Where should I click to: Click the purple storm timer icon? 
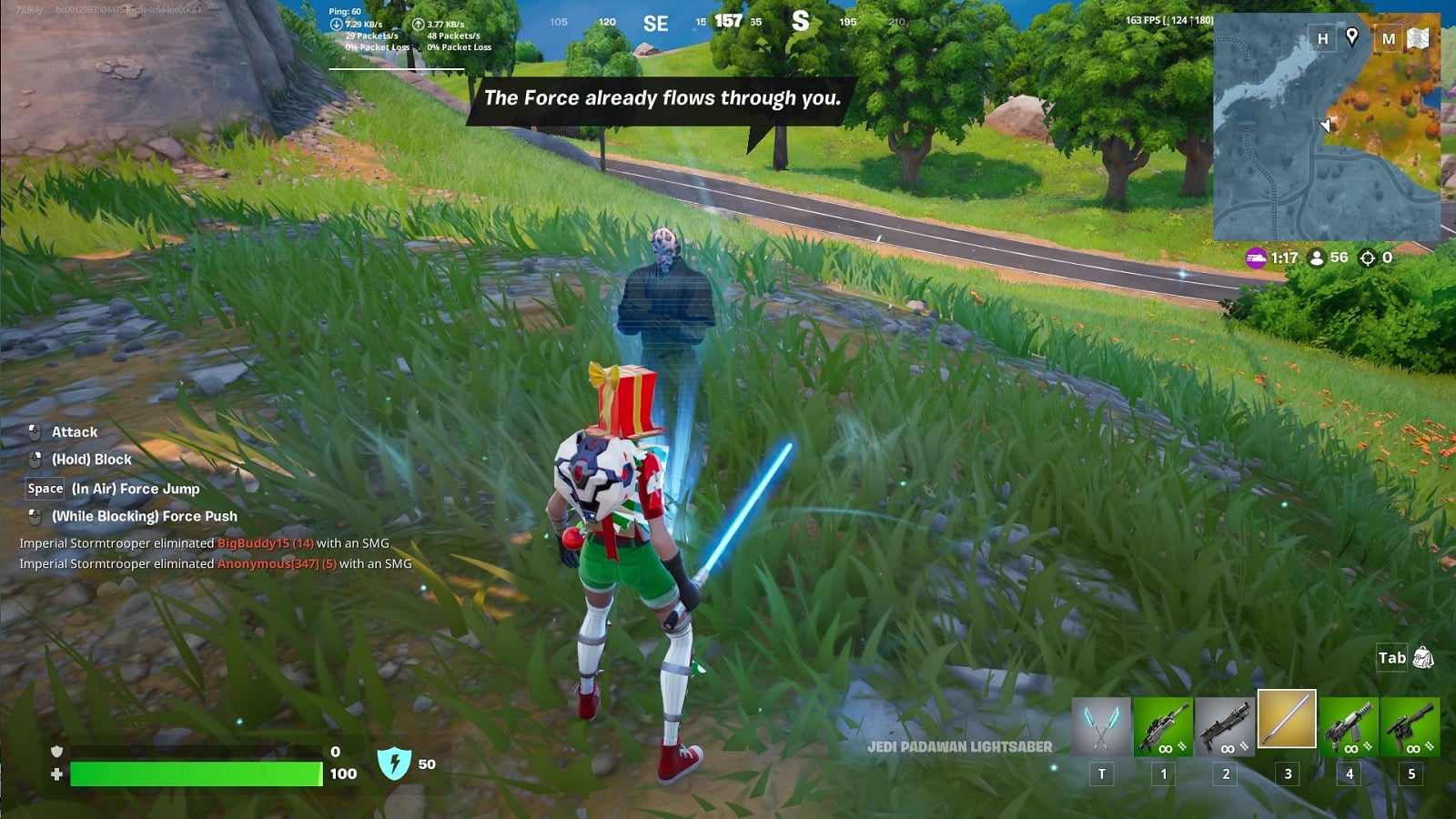[1258, 258]
